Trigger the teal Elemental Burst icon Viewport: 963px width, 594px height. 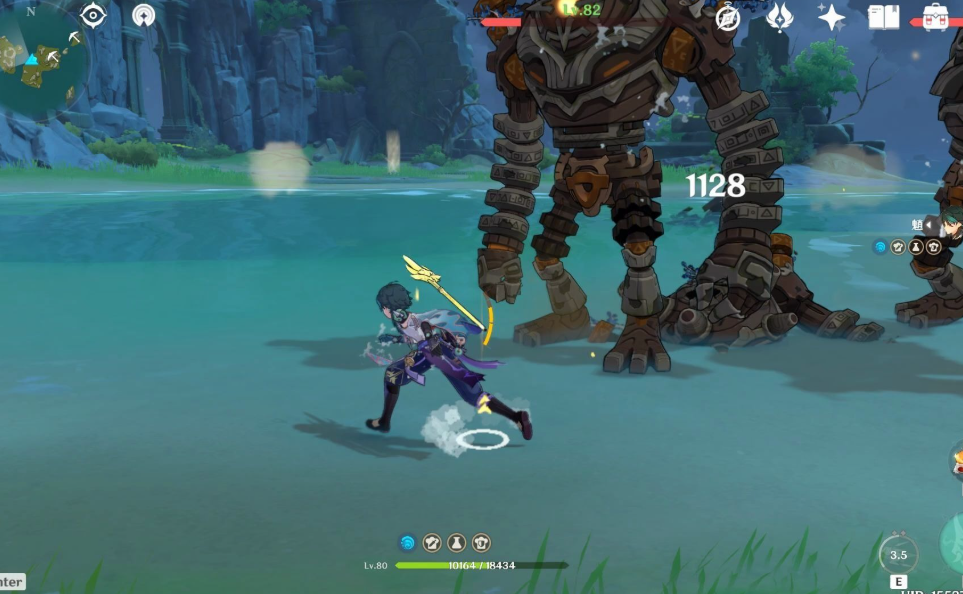(953, 543)
